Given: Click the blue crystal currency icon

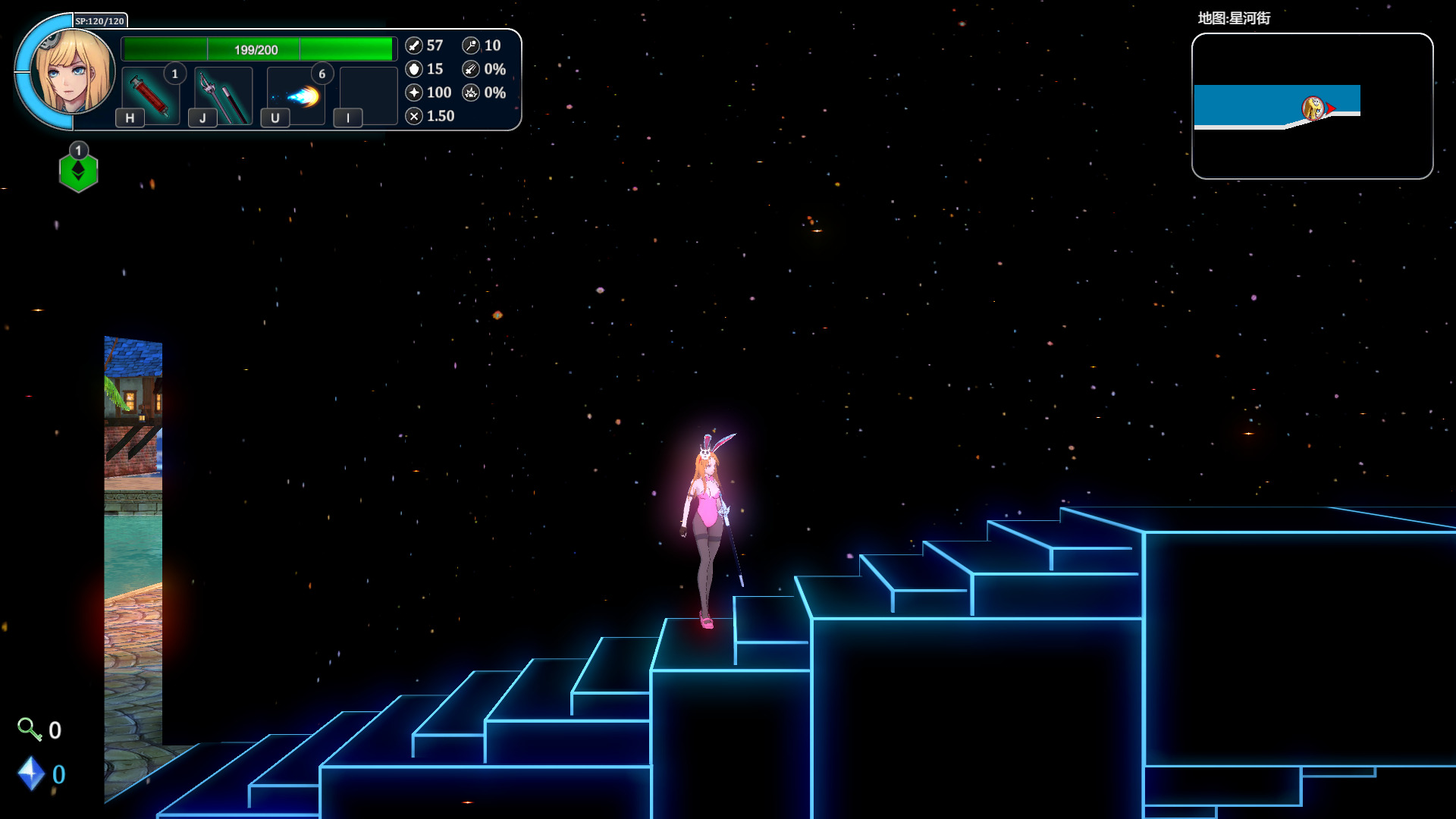Looking at the screenshot, I should coord(31,773).
